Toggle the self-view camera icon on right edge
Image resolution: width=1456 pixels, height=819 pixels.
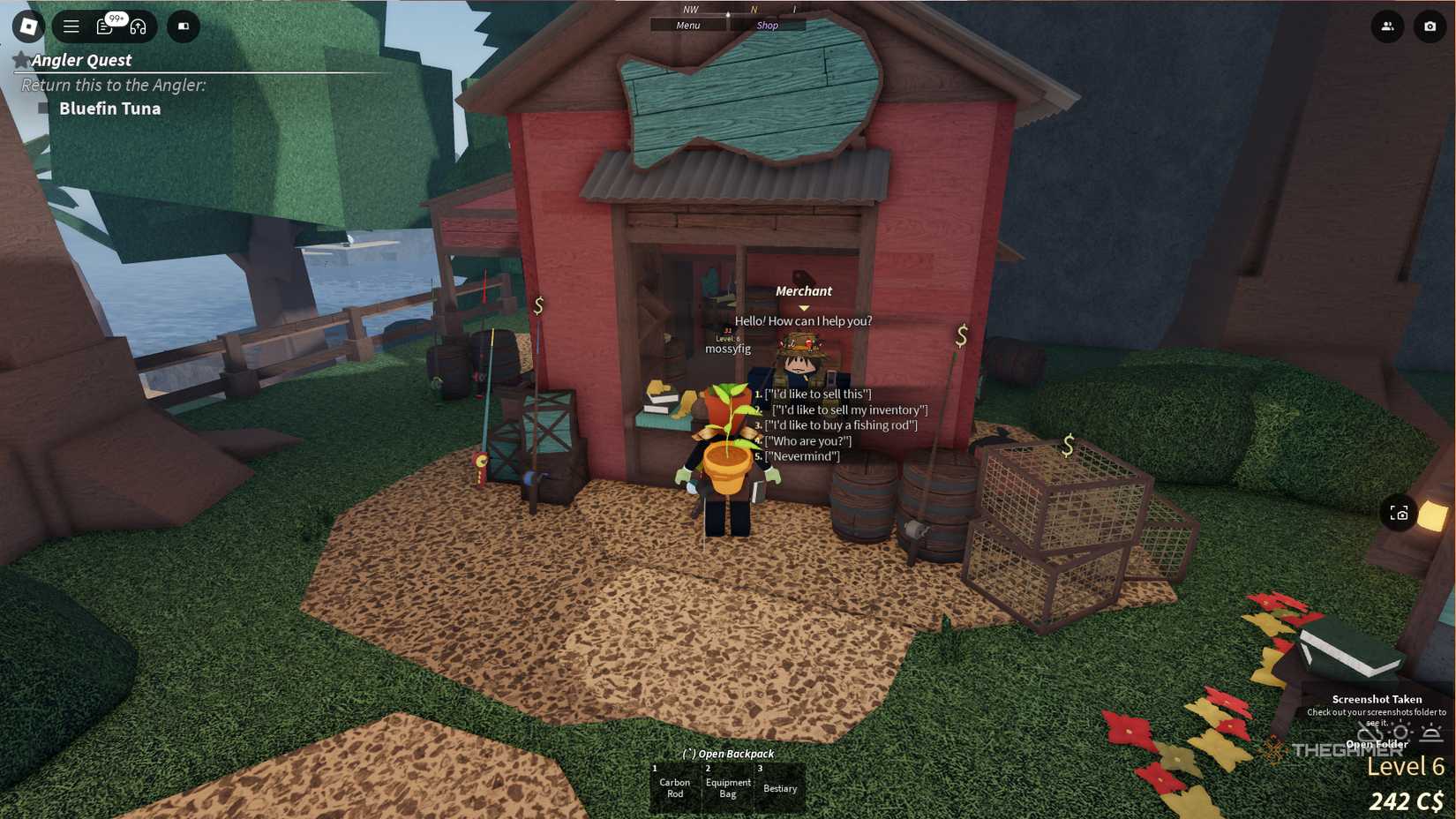point(1400,513)
